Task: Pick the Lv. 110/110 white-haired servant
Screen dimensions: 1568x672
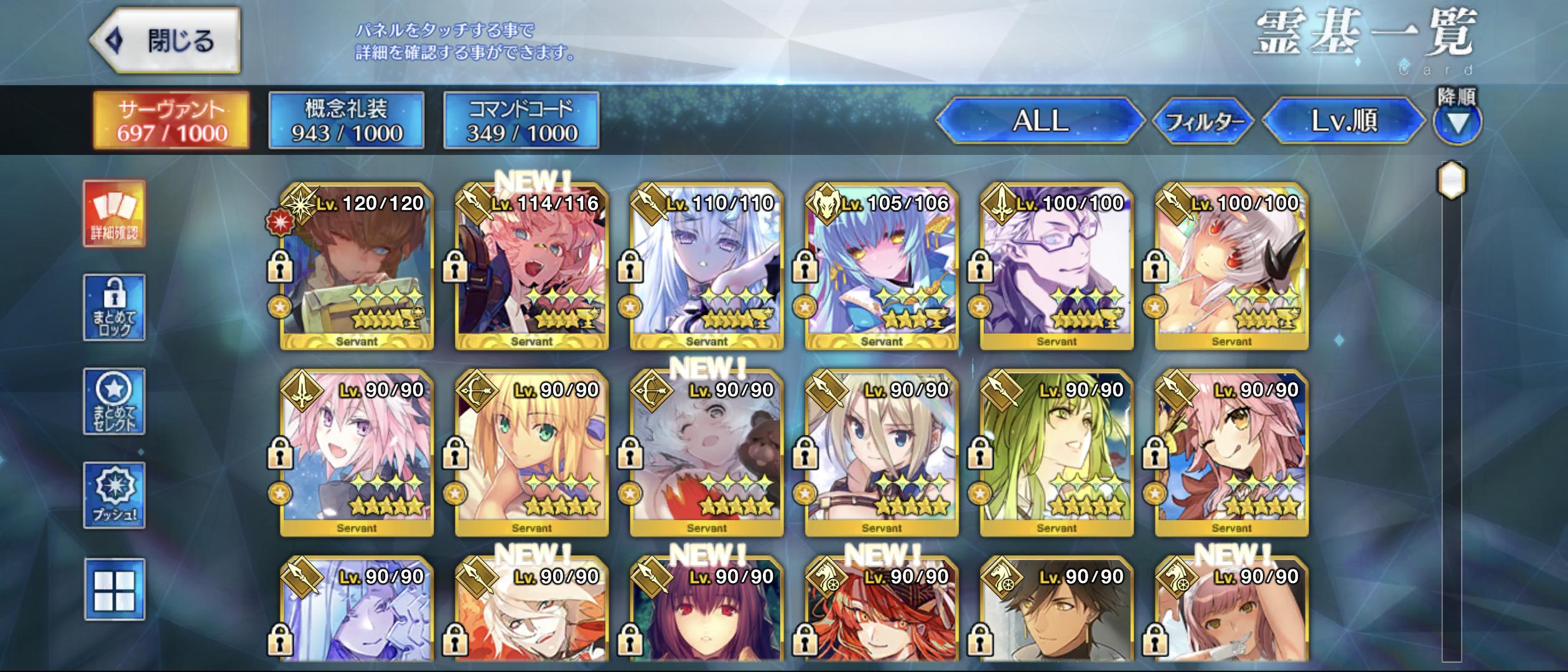Action: (x=706, y=266)
